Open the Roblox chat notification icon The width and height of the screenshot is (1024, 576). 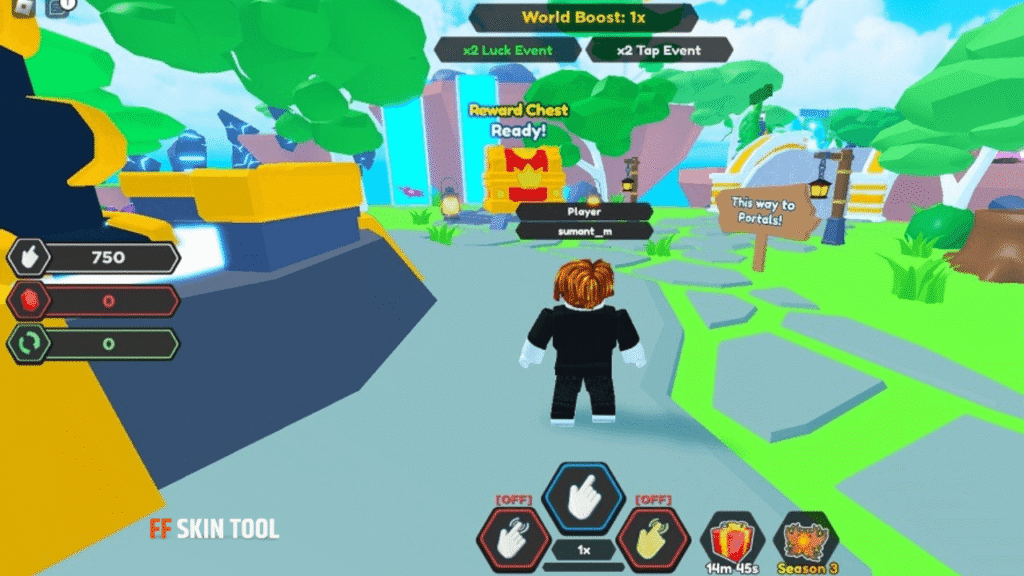[58, 8]
